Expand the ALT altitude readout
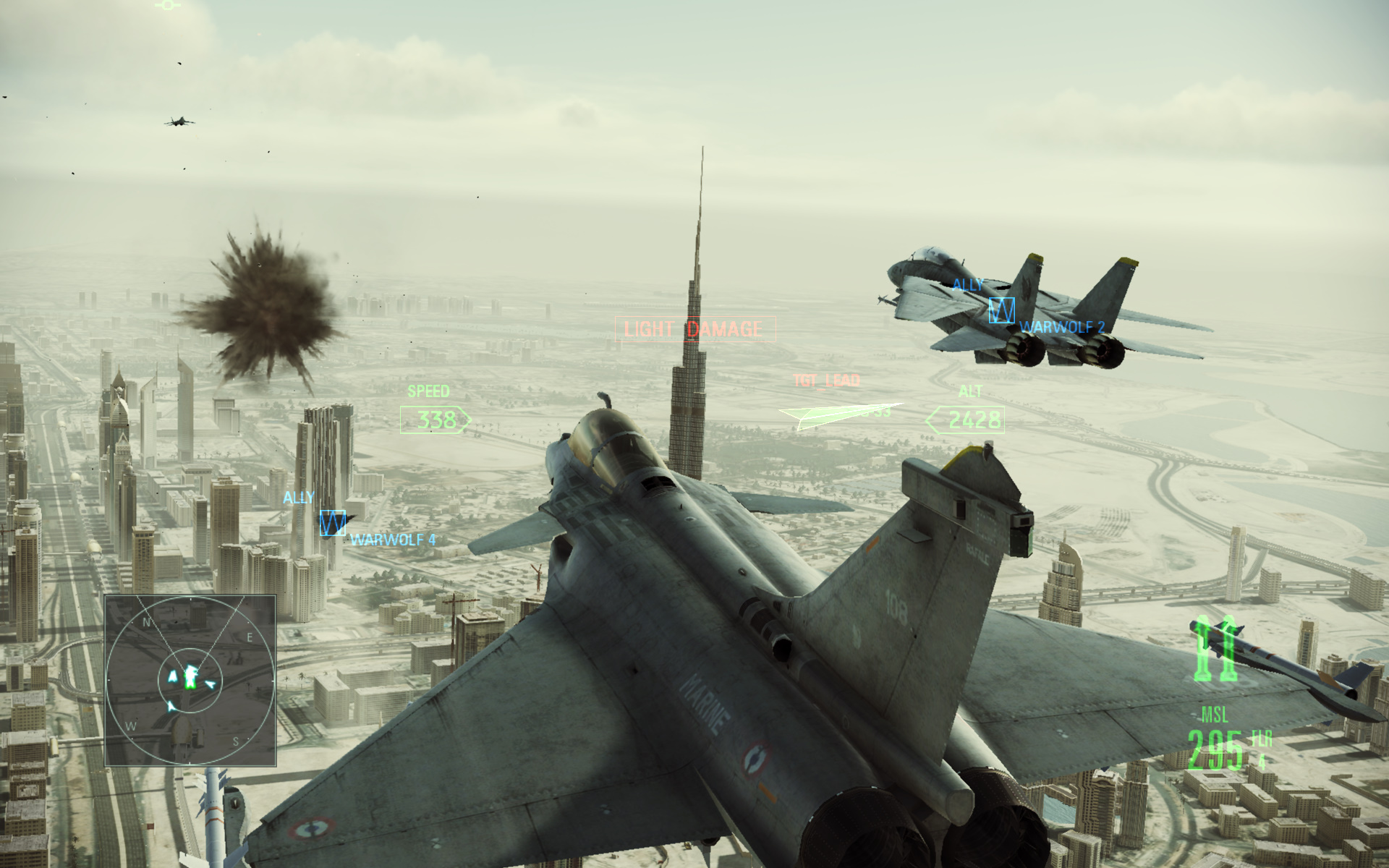The width and height of the screenshot is (1389, 868). point(969,391)
